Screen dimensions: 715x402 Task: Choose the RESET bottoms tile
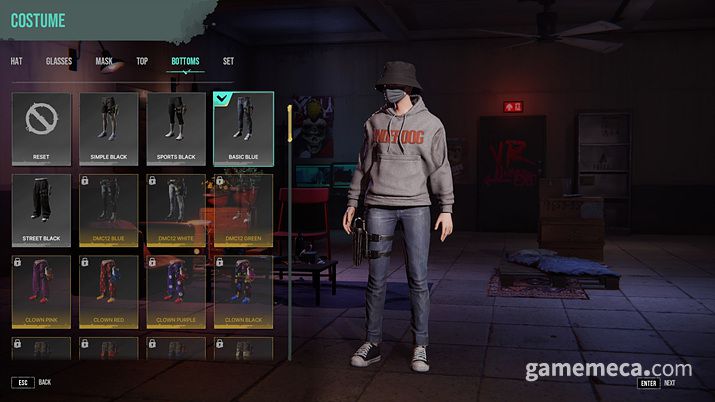coord(41,128)
